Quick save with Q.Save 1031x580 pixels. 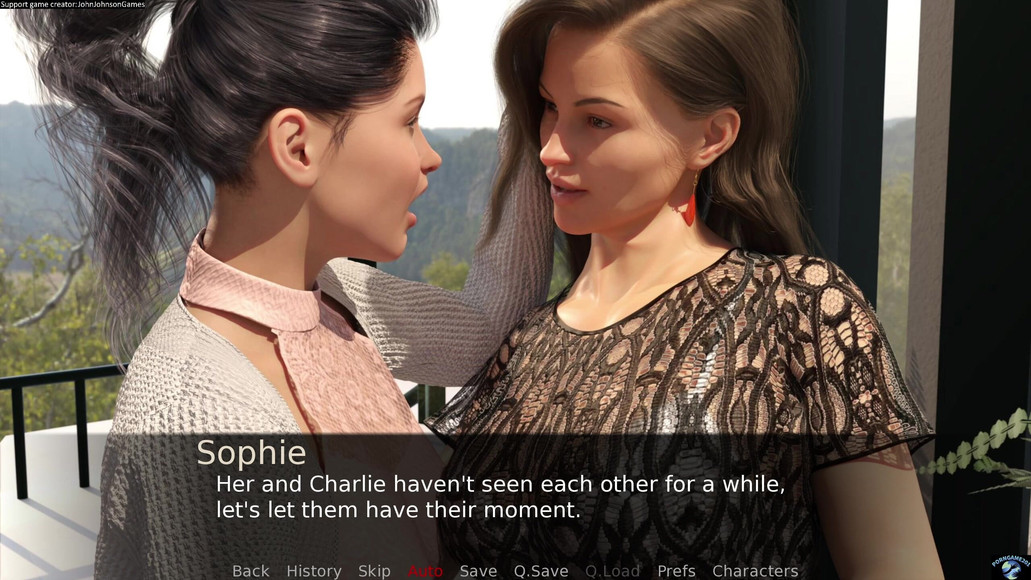point(541,570)
